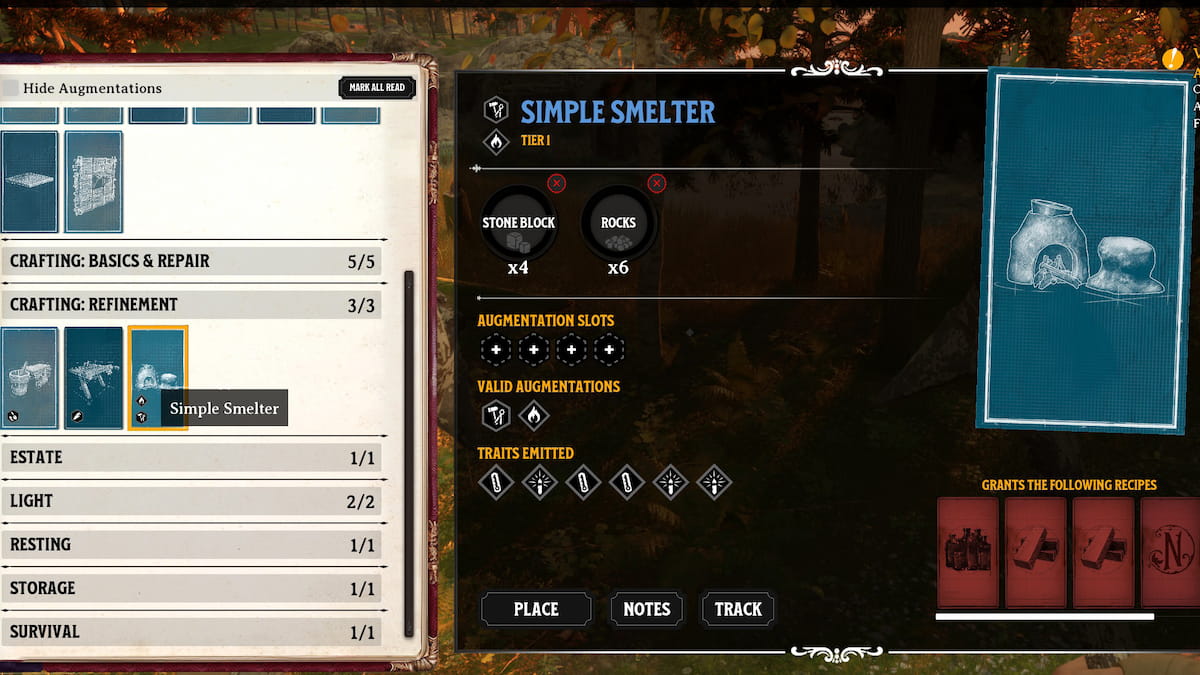Viewport: 1200px width, 675px height.
Task: Open the Survival category
Action: pyautogui.click(x=191, y=632)
